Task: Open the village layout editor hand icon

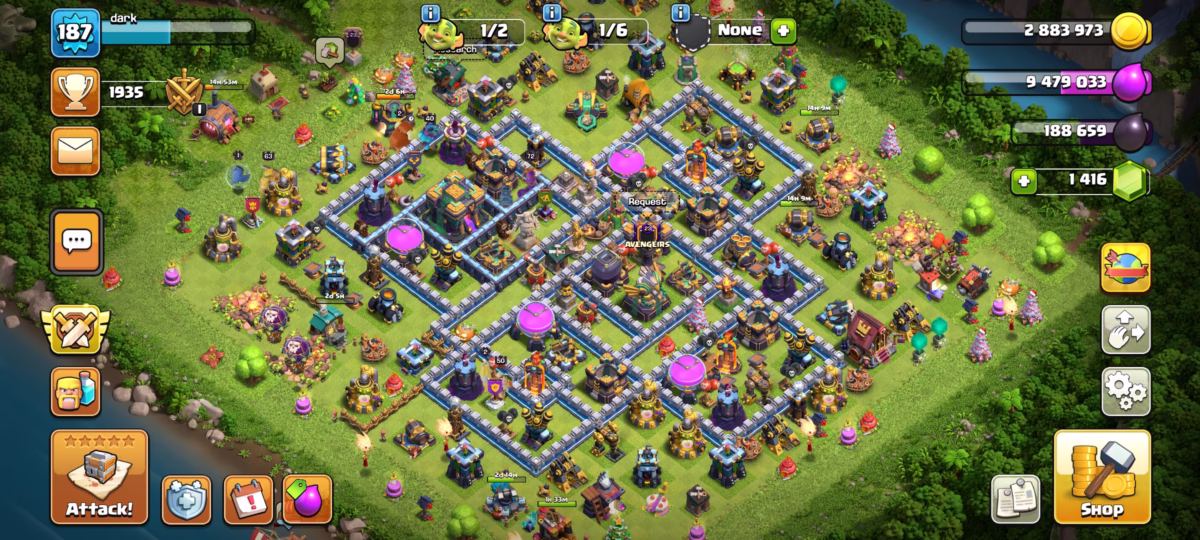Action: [1125, 329]
